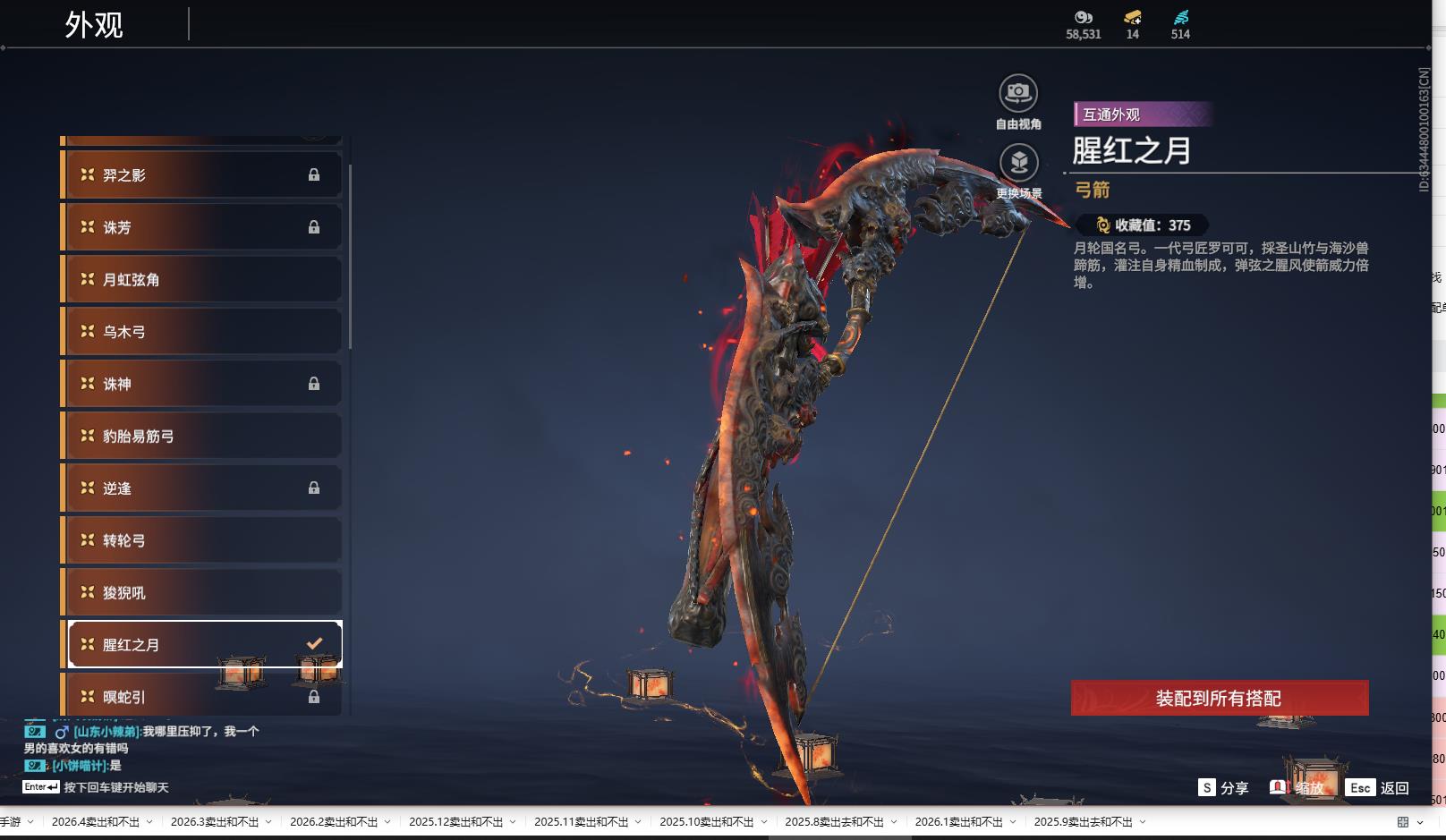Viewport: 1446px width, 840px height.
Task: Select the 暝蛇引 bow entry
Action: (x=201, y=696)
